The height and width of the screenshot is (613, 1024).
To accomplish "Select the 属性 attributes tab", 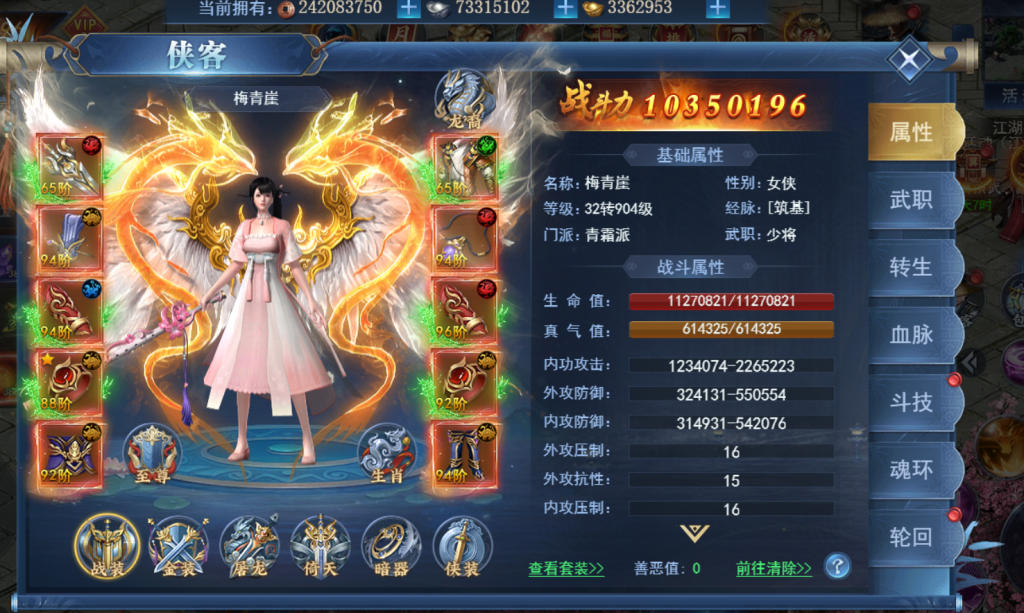I will (911, 133).
